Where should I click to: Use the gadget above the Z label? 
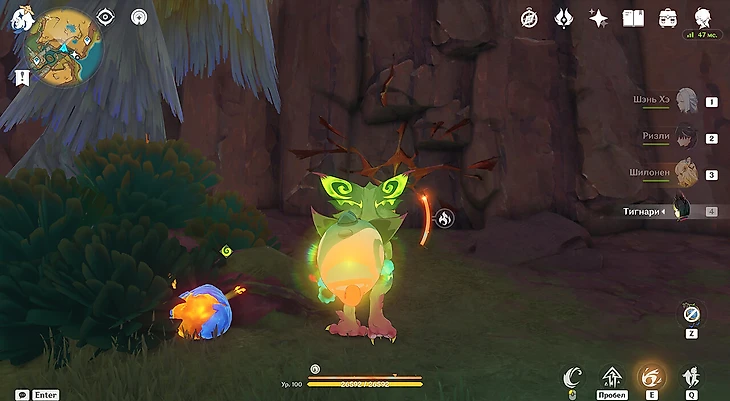tap(690, 314)
